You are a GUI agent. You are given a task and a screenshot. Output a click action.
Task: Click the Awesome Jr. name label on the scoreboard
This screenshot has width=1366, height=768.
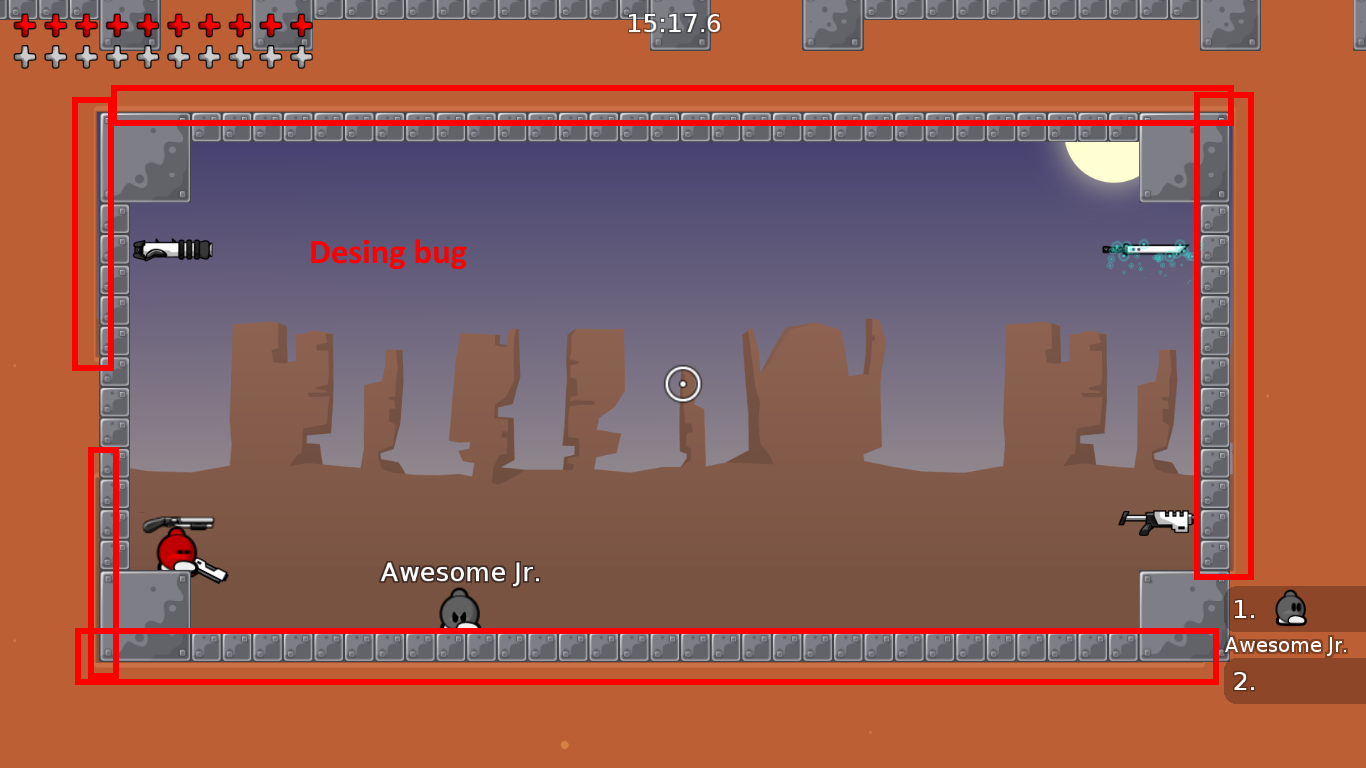1285,645
